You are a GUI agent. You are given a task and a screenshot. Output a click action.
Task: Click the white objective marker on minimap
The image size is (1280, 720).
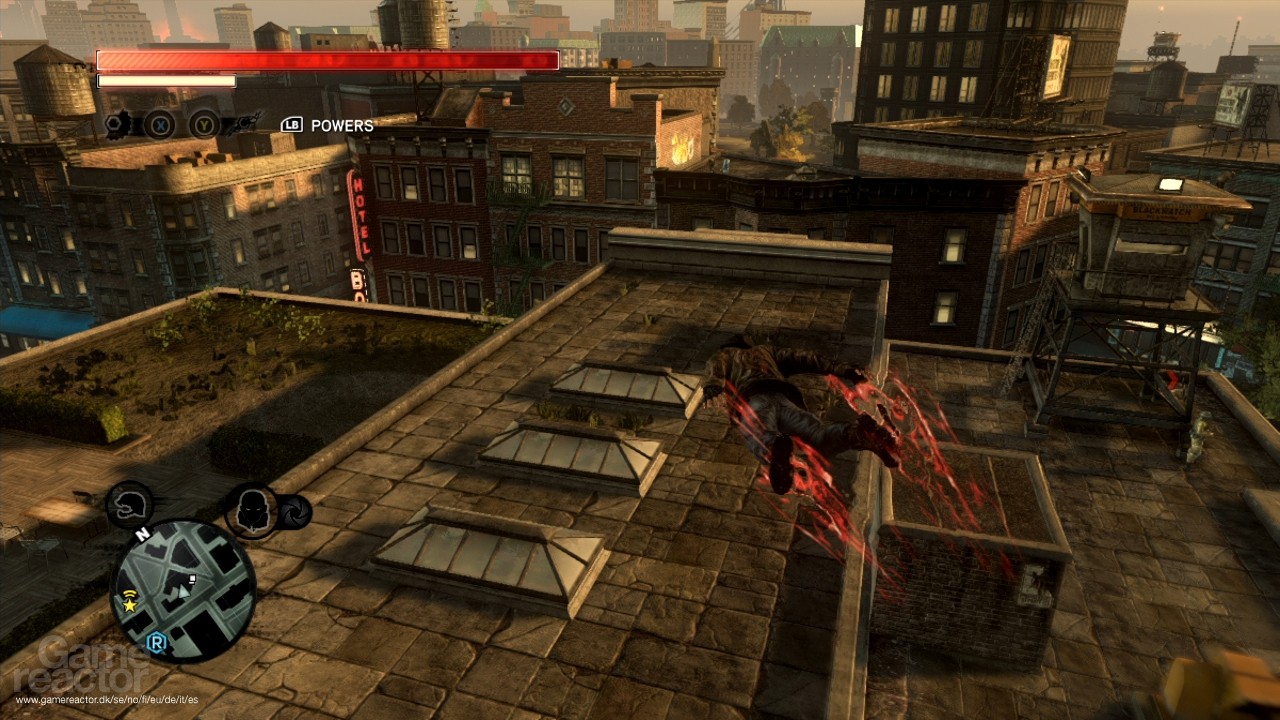191,579
